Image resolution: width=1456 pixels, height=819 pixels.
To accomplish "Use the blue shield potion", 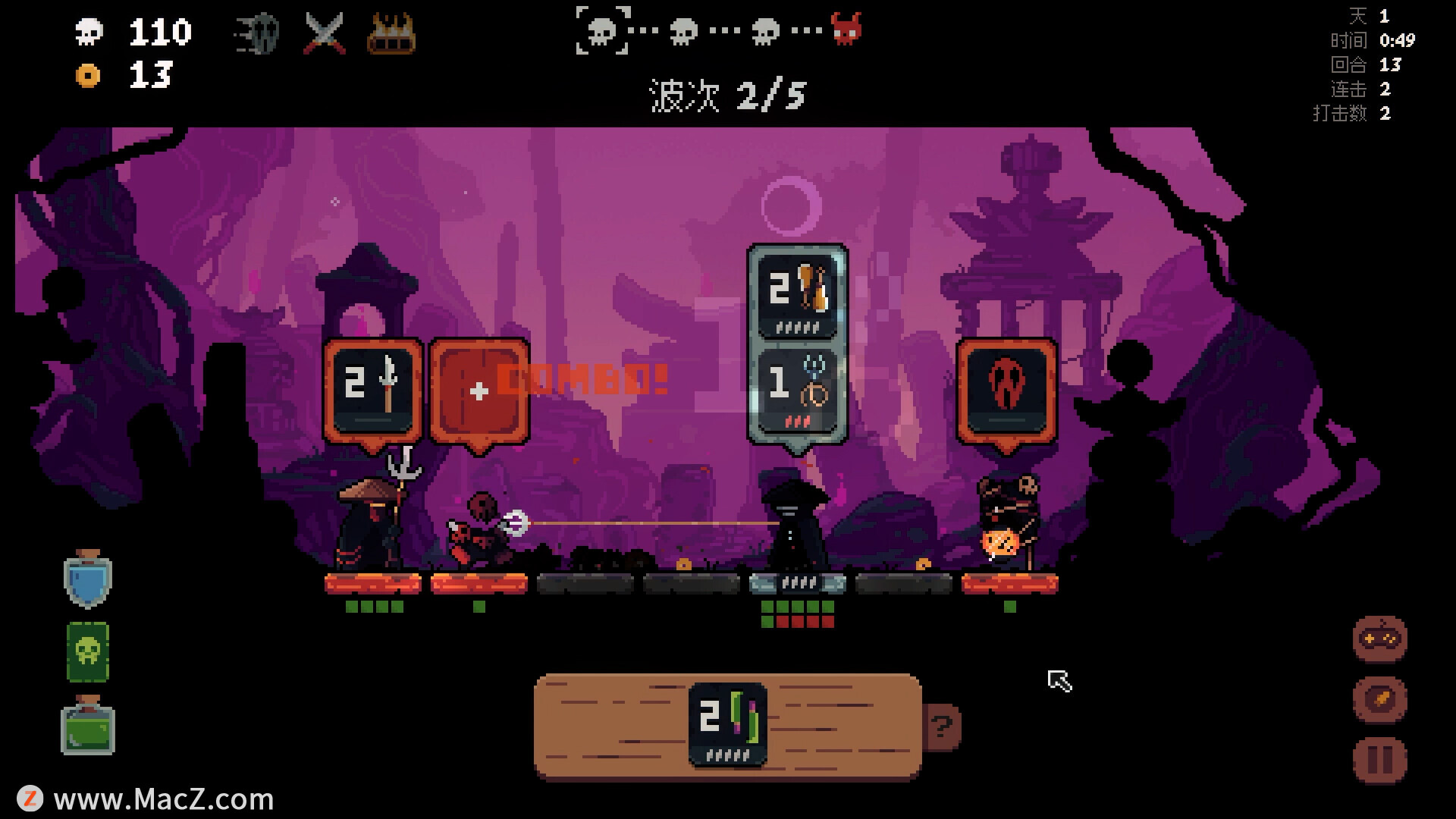I will coord(88,580).
